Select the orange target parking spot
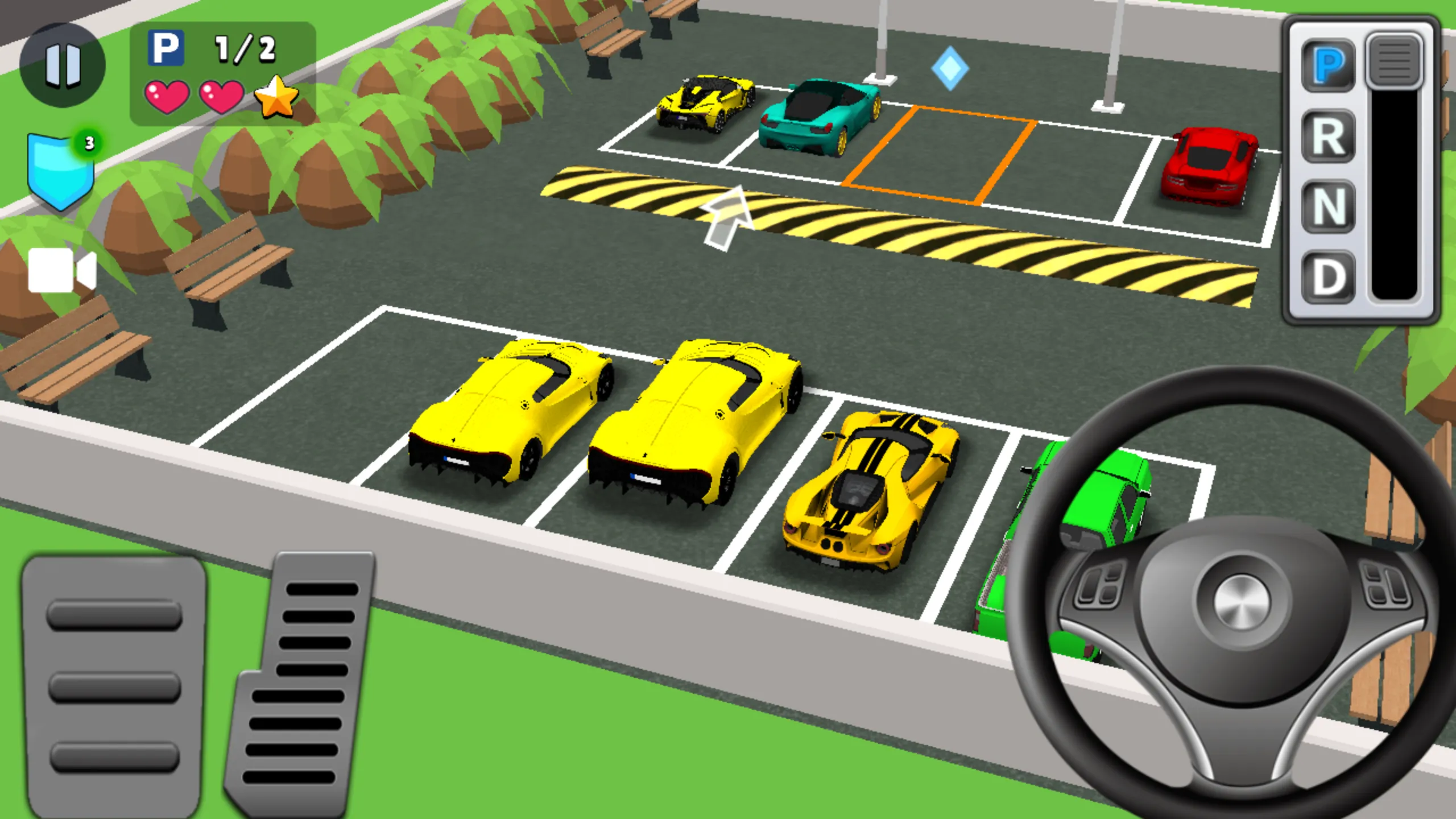Viewport: 1456px width, 819px height. pos(936,159)
